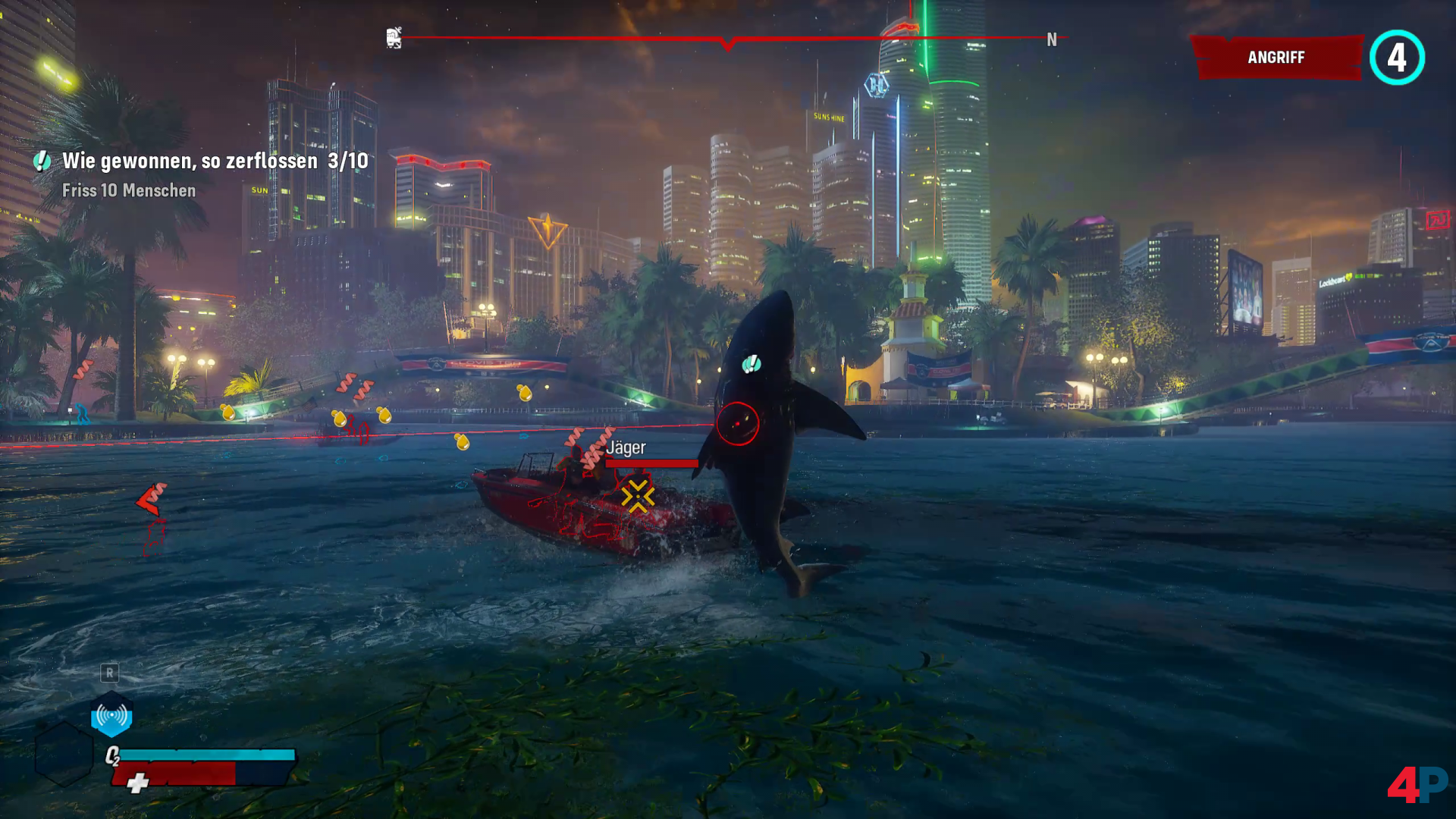This screenshot has height=819, width=1456.
Task: Click the 4P watermark logo
Action: coord(1417,784)
